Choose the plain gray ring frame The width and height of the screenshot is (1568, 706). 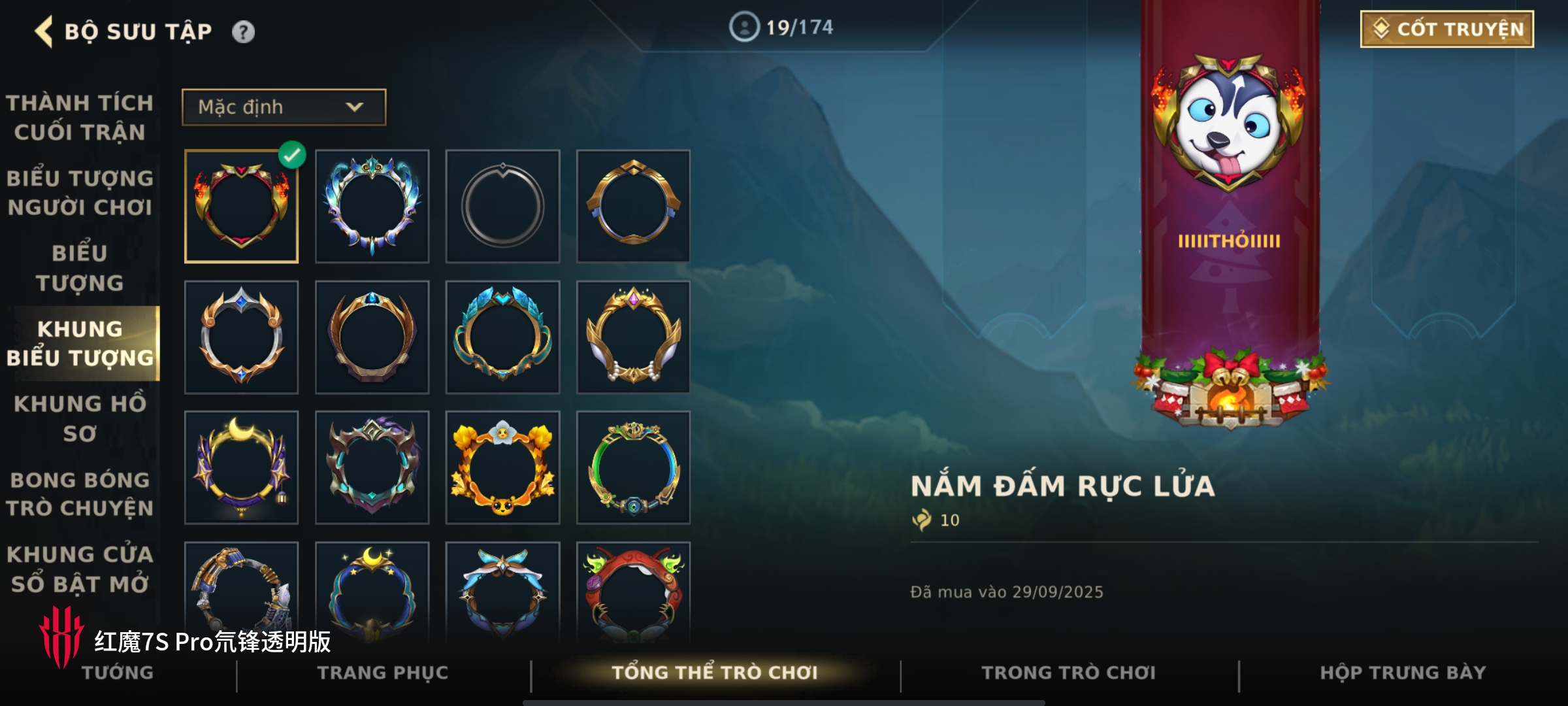[502, 206]
